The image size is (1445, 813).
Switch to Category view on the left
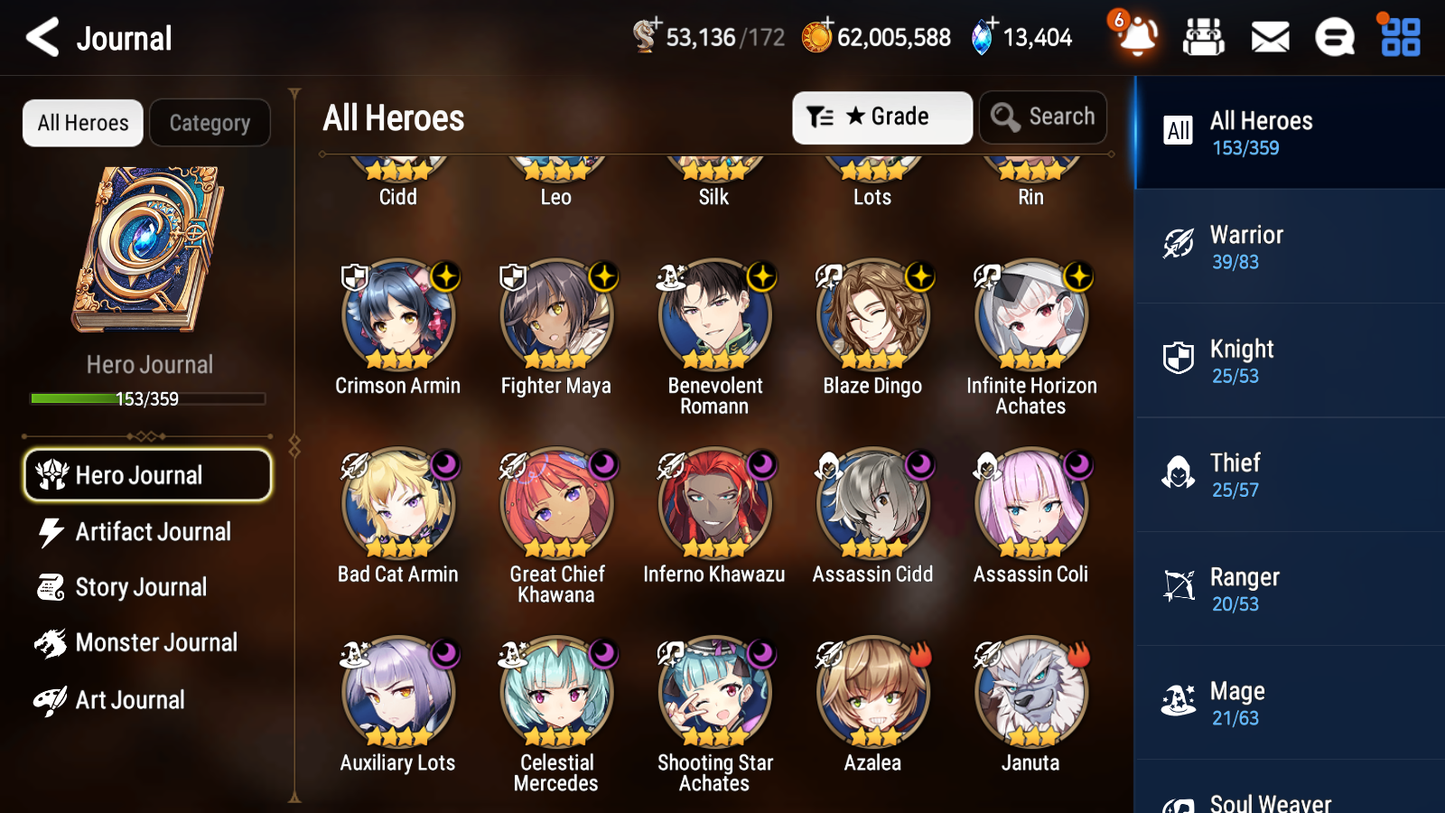coord(210,122)
